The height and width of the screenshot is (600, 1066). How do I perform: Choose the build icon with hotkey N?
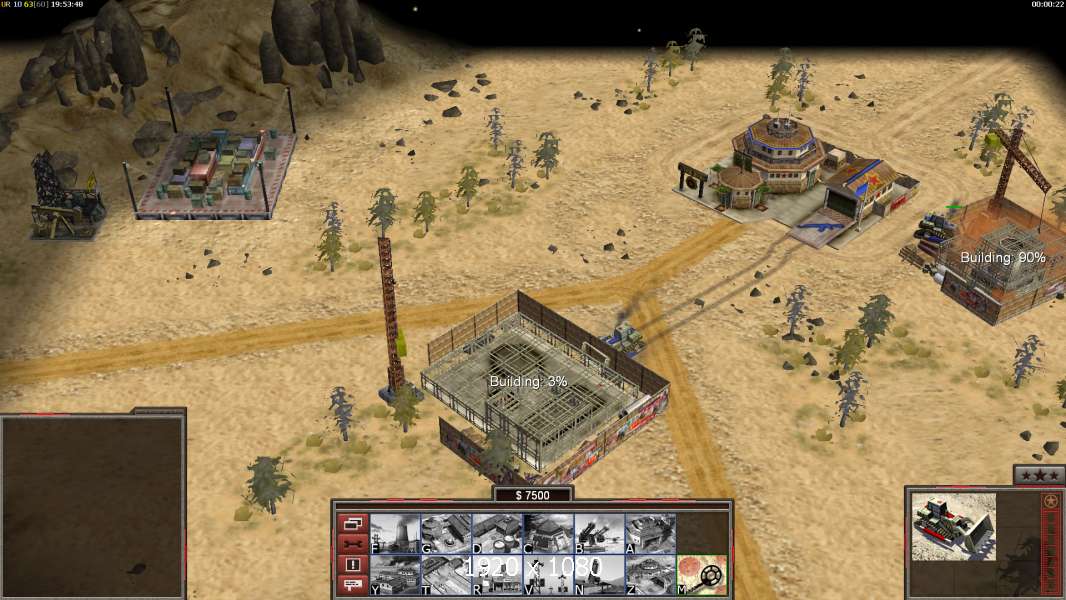tap(599, 574)
